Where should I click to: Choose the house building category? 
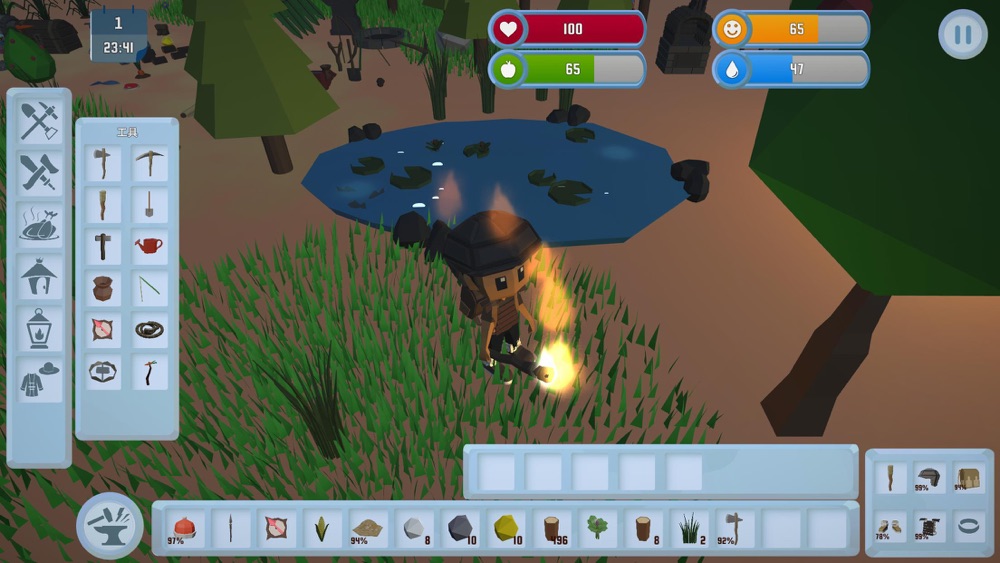39,276
